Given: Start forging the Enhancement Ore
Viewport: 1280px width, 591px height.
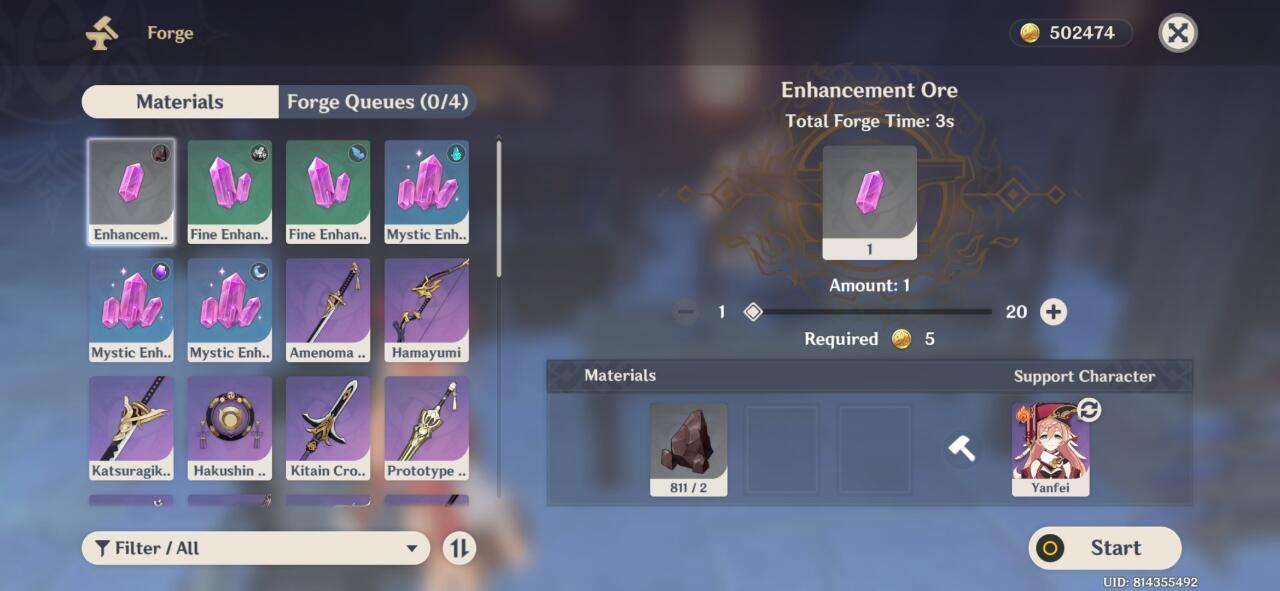Looking at the screenshot, I should [1105, 548].
